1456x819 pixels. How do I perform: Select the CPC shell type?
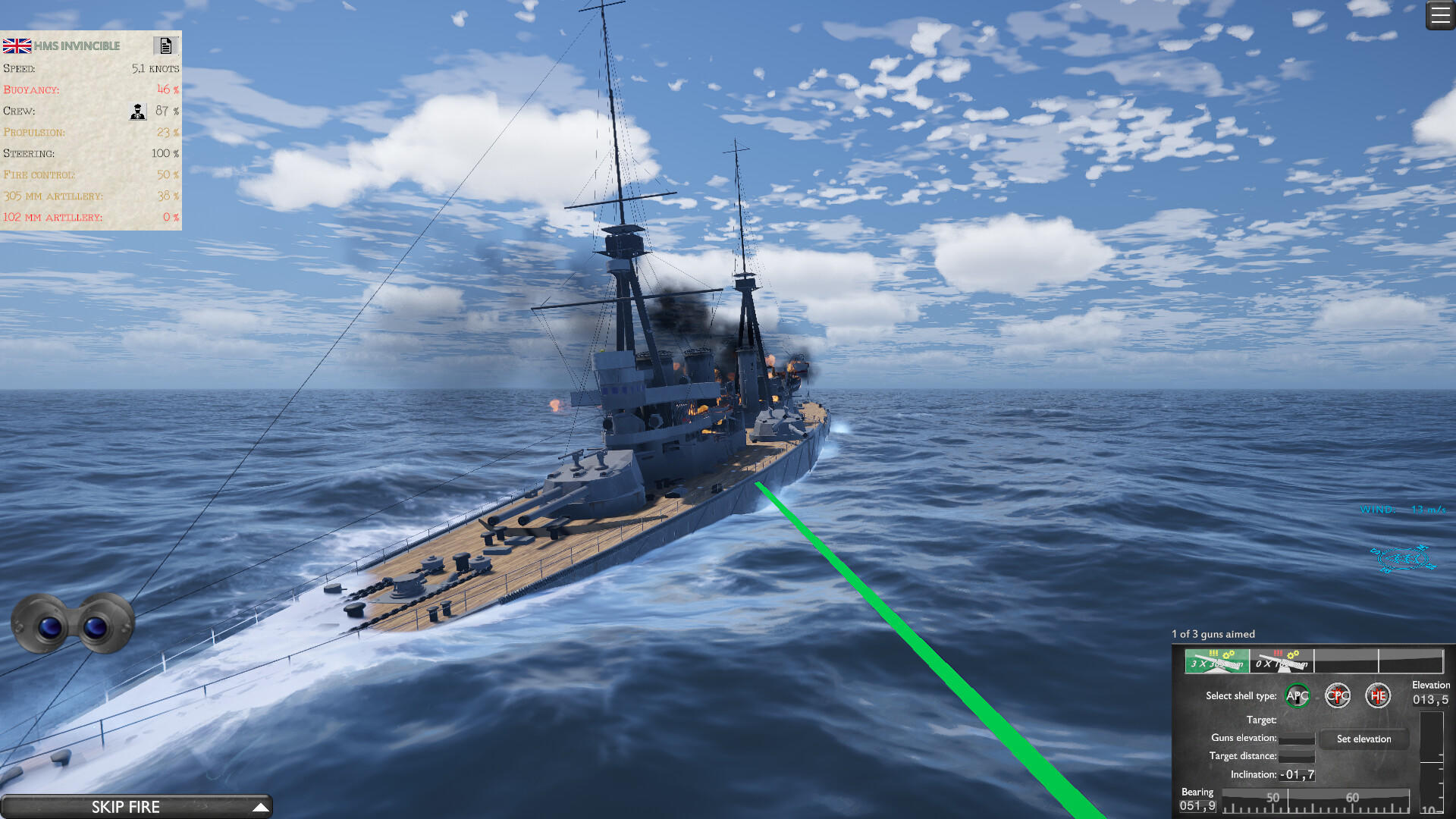click(x=1338, y=695)
